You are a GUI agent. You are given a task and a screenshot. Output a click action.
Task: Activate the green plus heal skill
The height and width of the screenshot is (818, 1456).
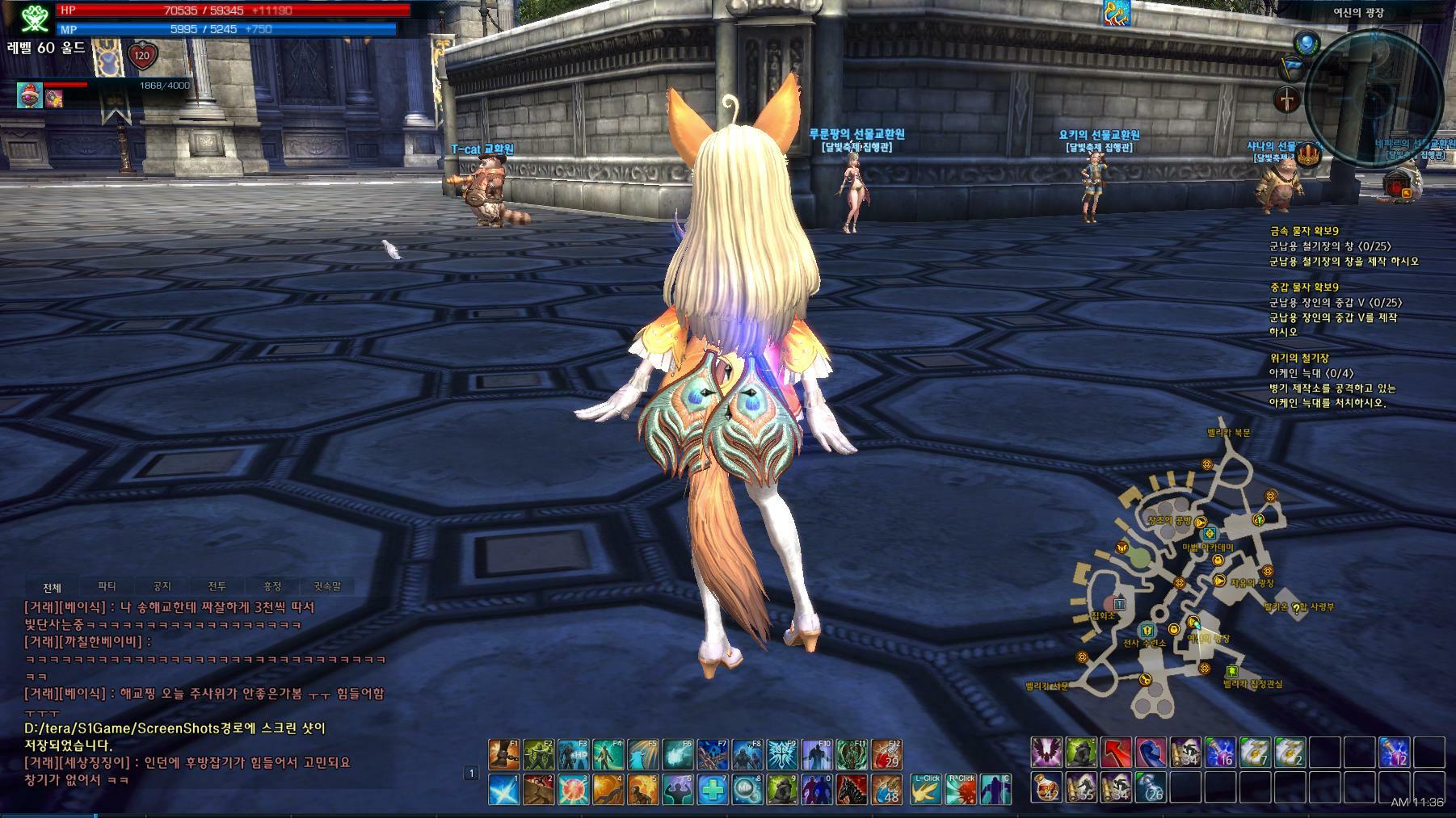click(x=713, y=790)
